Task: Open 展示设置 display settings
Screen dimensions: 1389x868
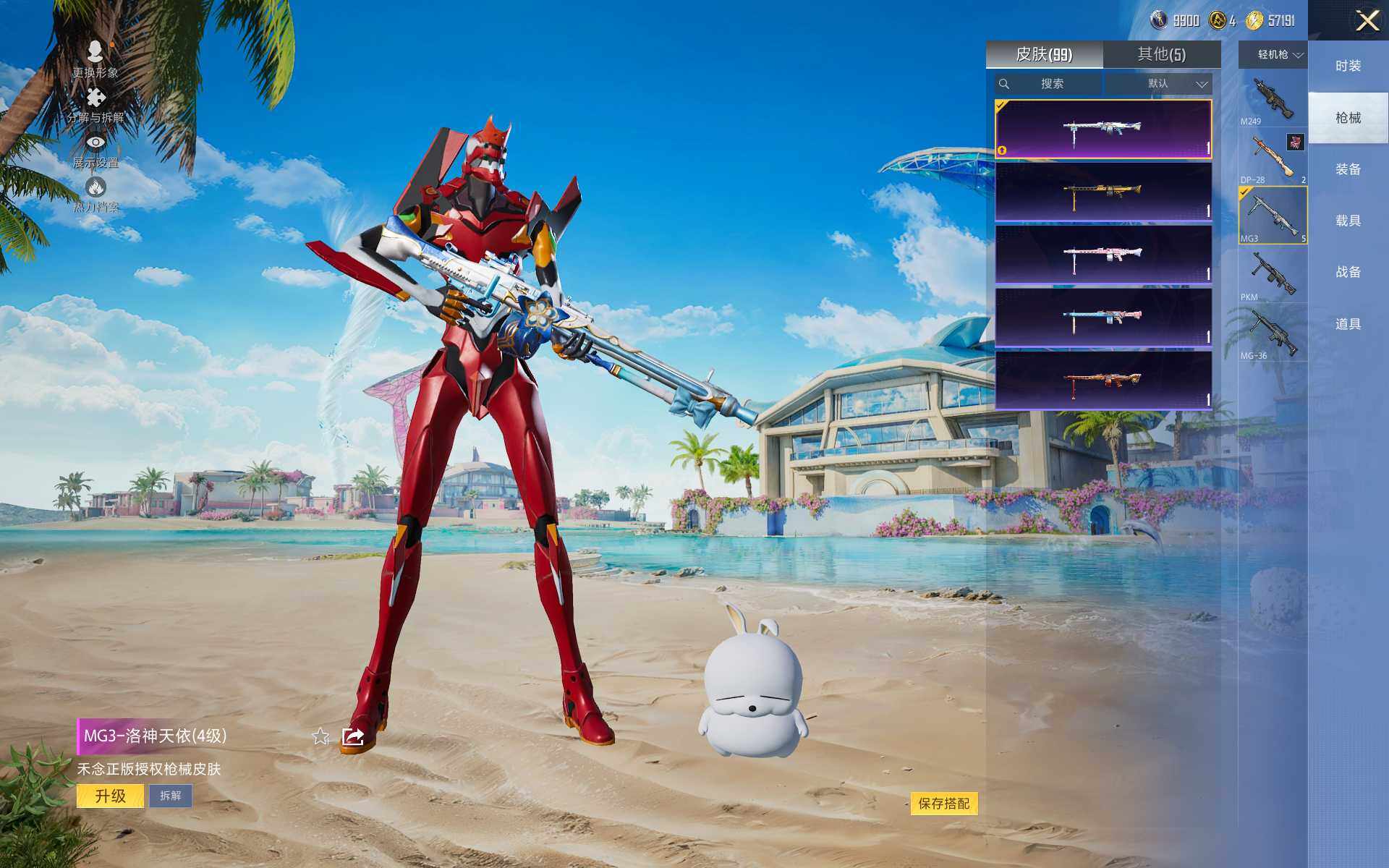Action: [x=95, y=150]
